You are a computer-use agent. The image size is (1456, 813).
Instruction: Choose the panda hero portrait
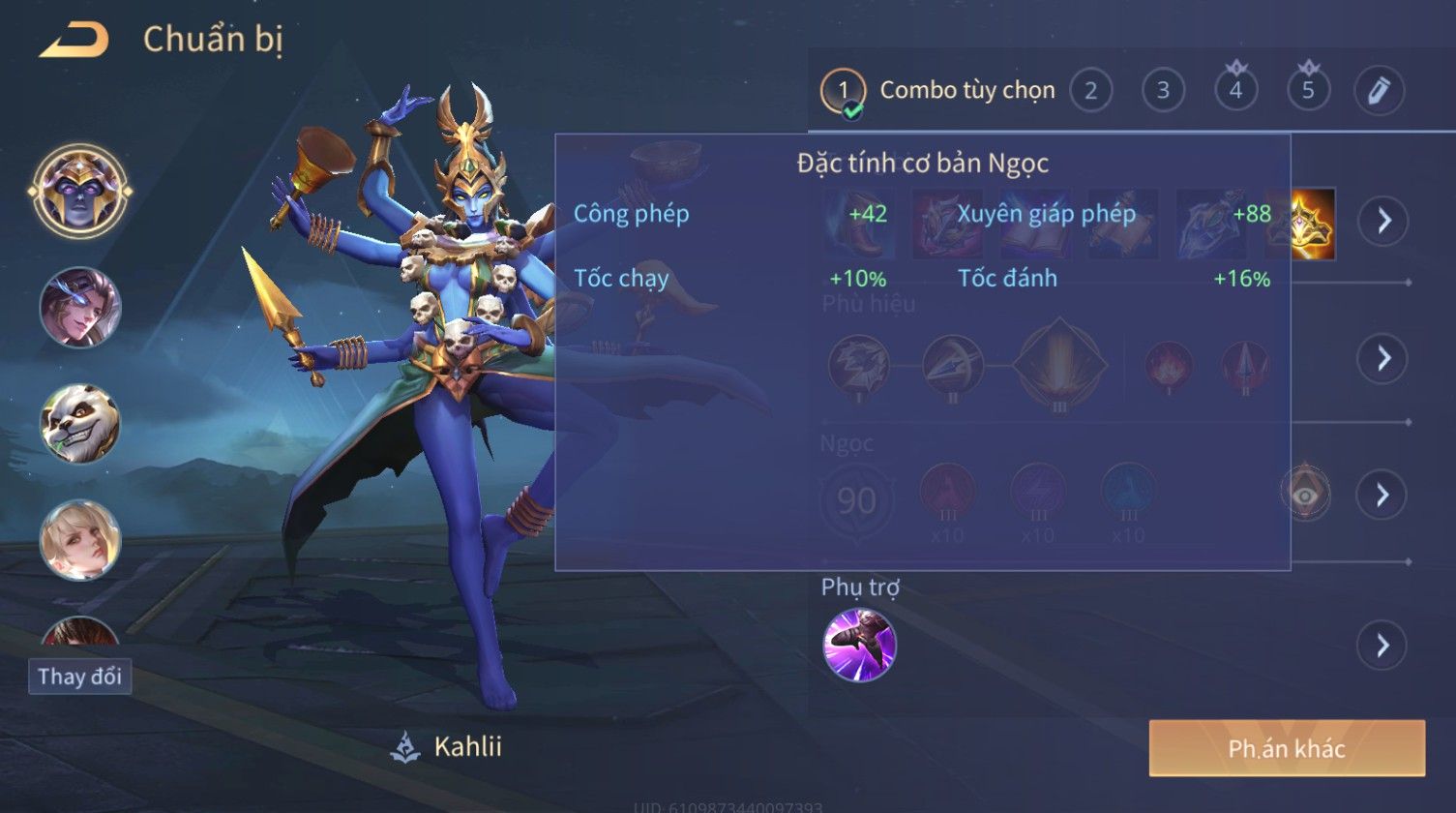80,423
